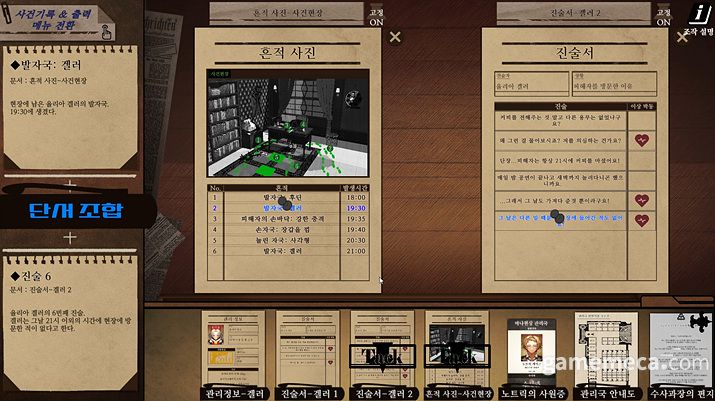
Task: Close the 흔적 사진 document panel
Action: point(395,37)
